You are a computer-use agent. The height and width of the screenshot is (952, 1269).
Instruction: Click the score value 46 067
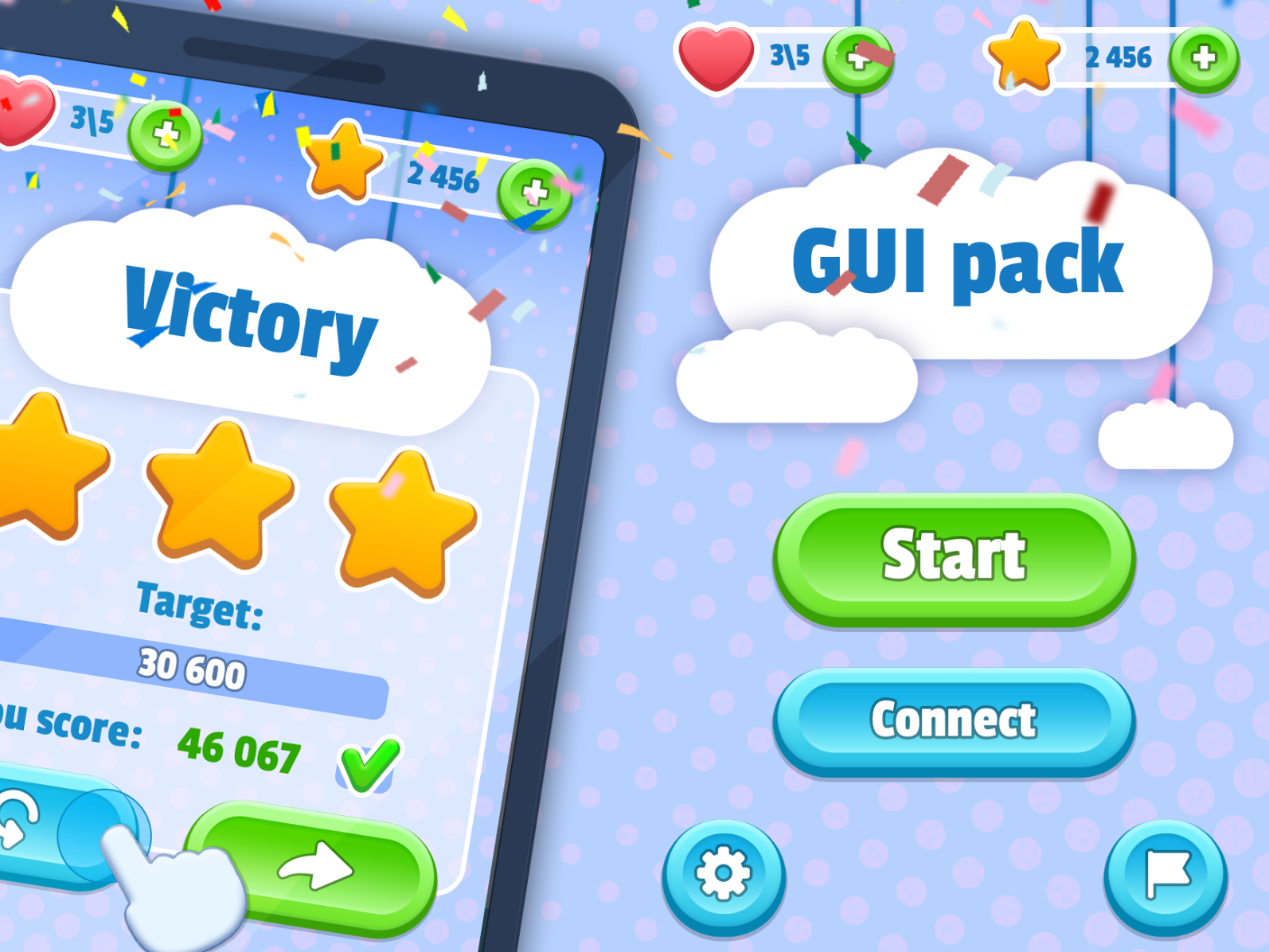pos(239,754)
